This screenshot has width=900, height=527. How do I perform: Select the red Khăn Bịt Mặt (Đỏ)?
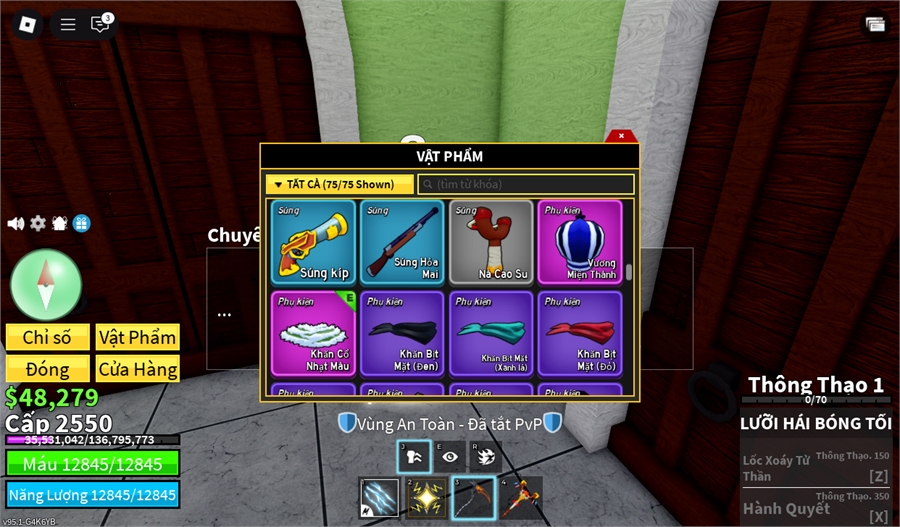point(579,333)
